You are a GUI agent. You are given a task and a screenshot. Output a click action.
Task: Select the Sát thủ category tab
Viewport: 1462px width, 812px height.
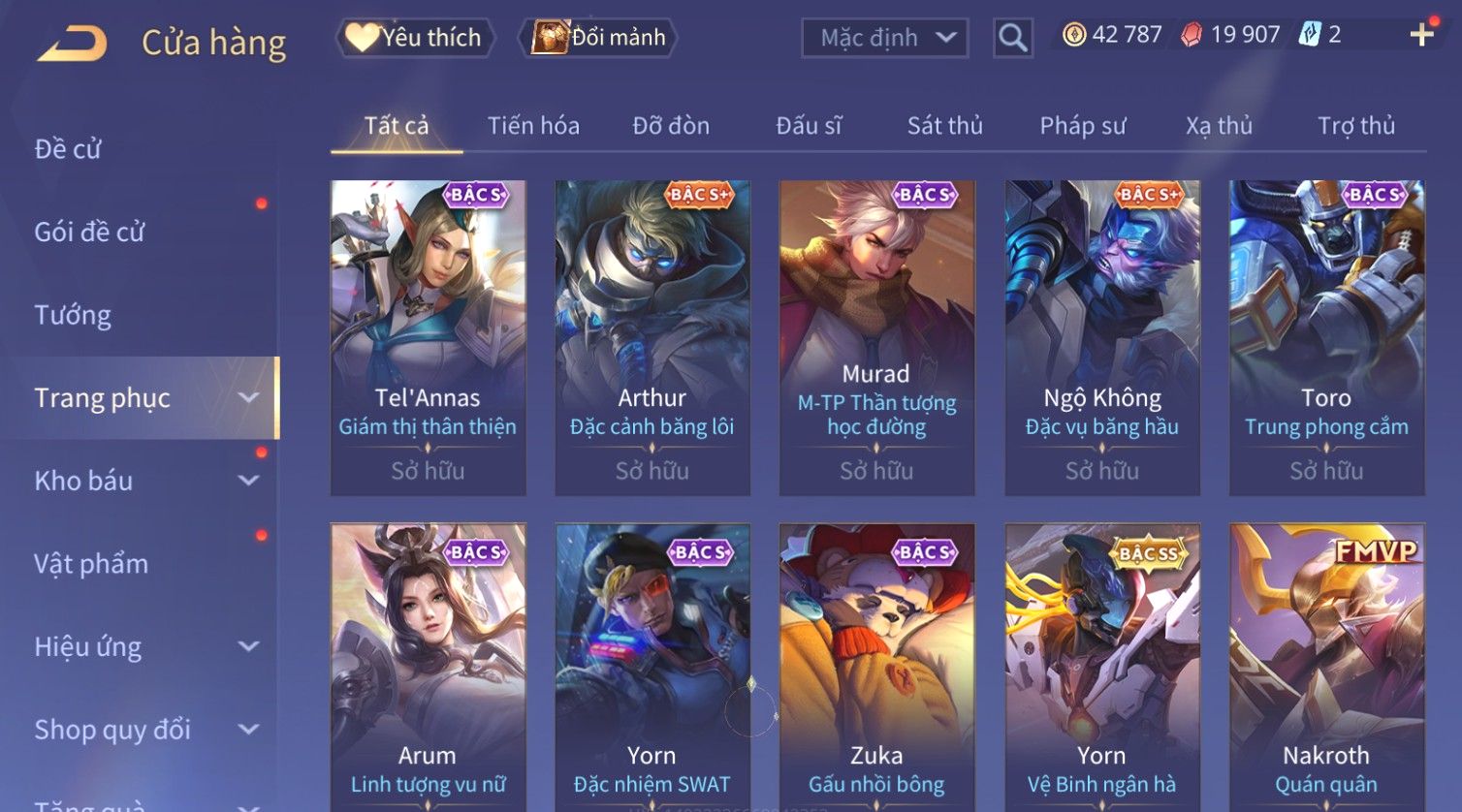coord(944,126)
